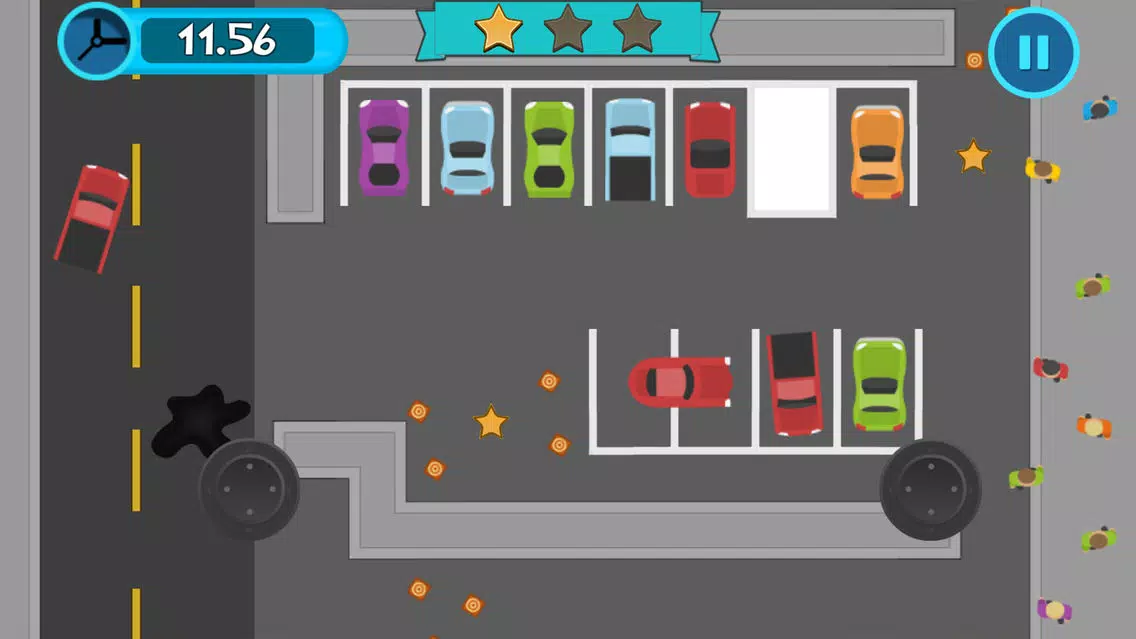This screenshot has height=639, width=1136.
Task: Pause the game with the pause button
Action: point(1033,52)
